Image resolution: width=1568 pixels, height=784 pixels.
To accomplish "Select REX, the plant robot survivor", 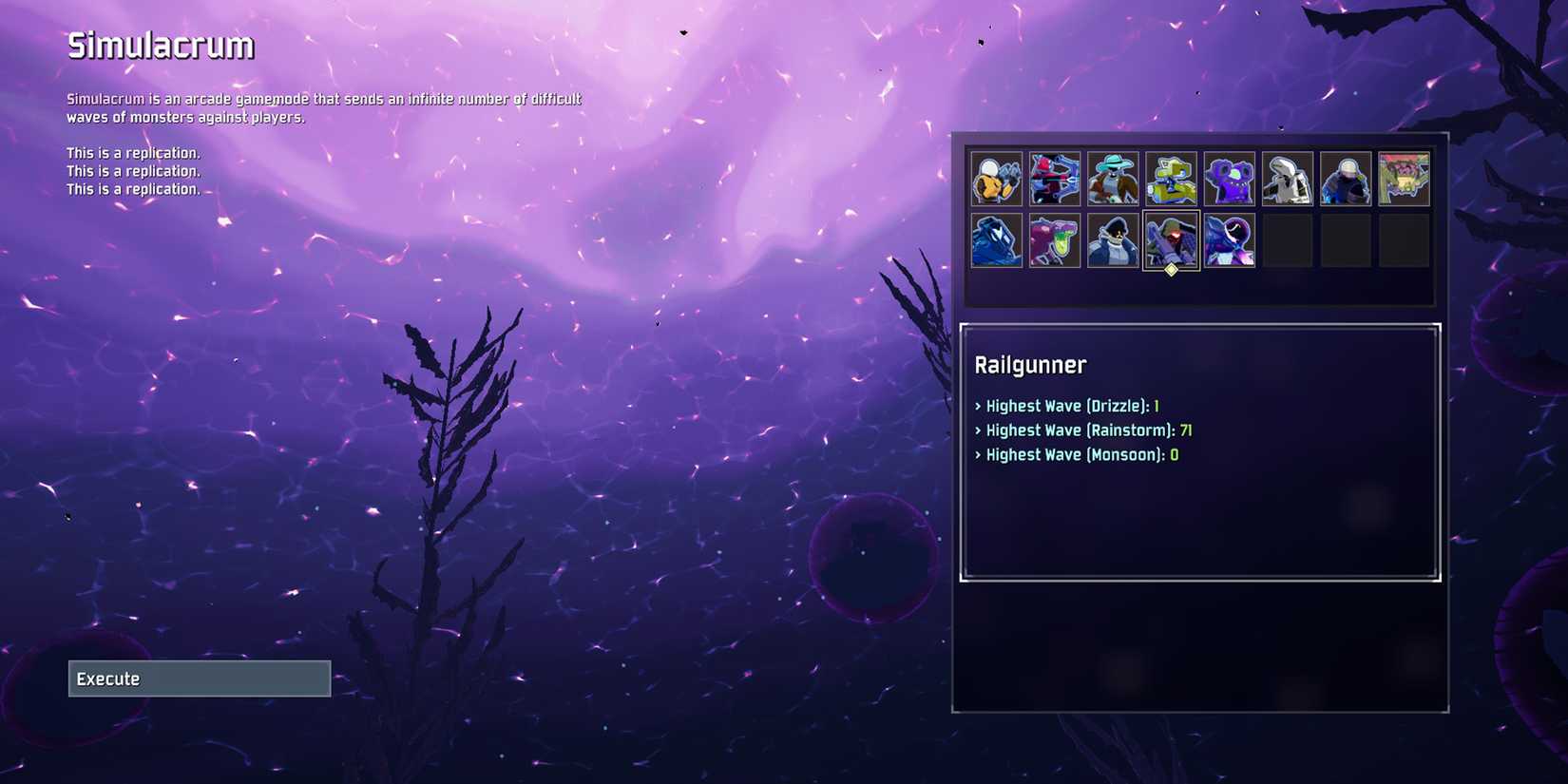I will click(x=1405, y=178).
